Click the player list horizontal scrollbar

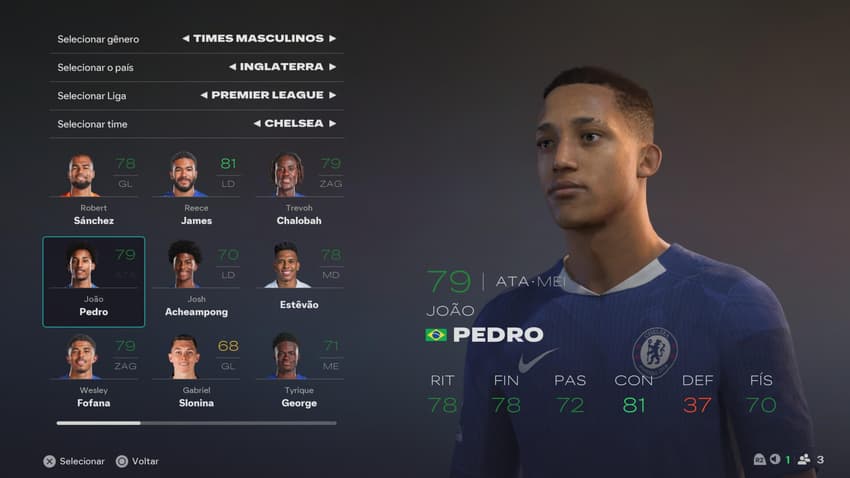click(196, 423)
